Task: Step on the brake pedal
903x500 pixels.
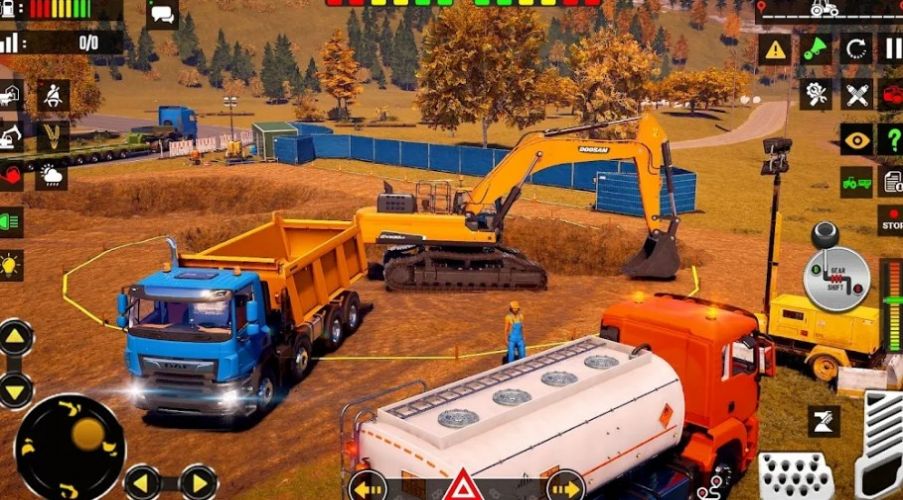Action: pyautogui.click(x=796, y=473)
